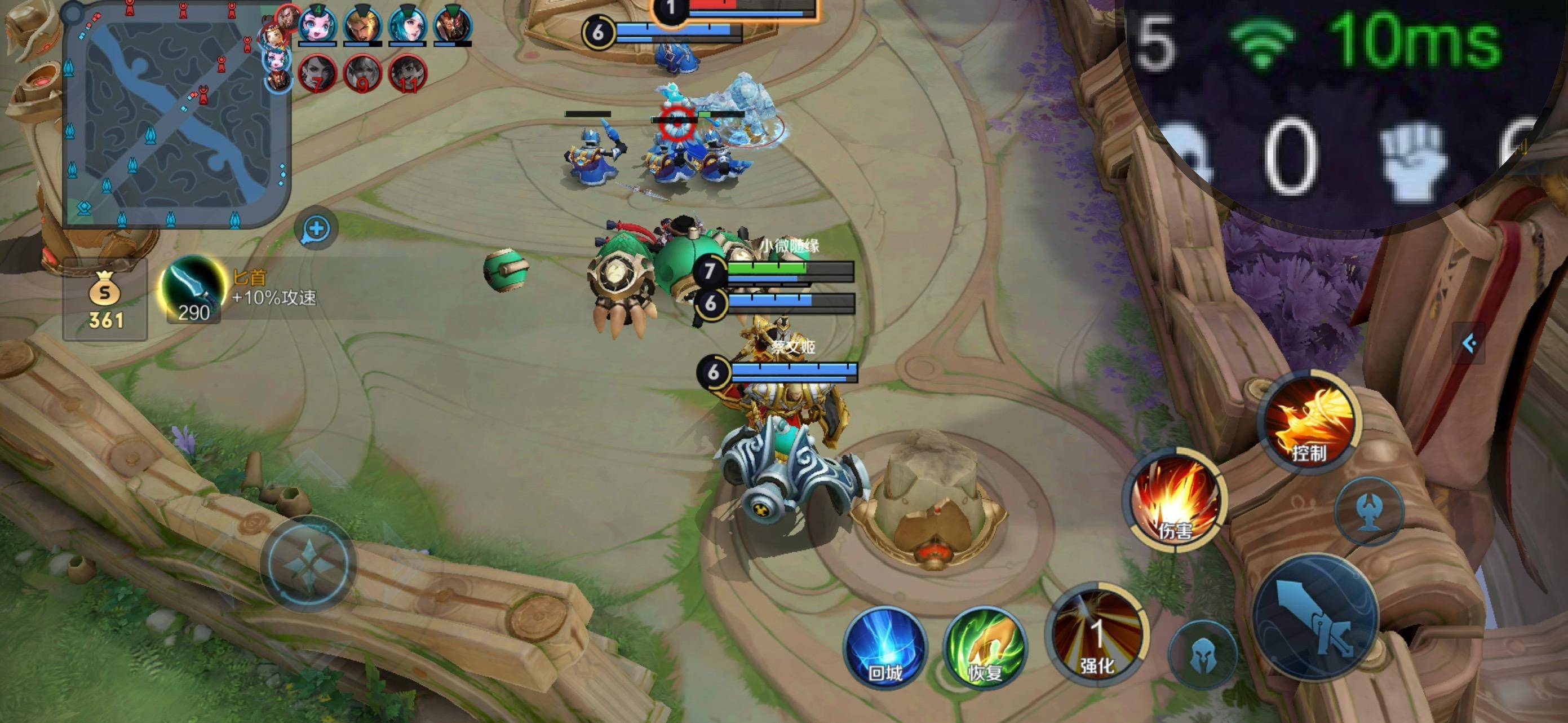This screenshot has width=1568, height=723.
Task: Touch the movement joystick
Action: pyautogui.click(x=309, y=563)
